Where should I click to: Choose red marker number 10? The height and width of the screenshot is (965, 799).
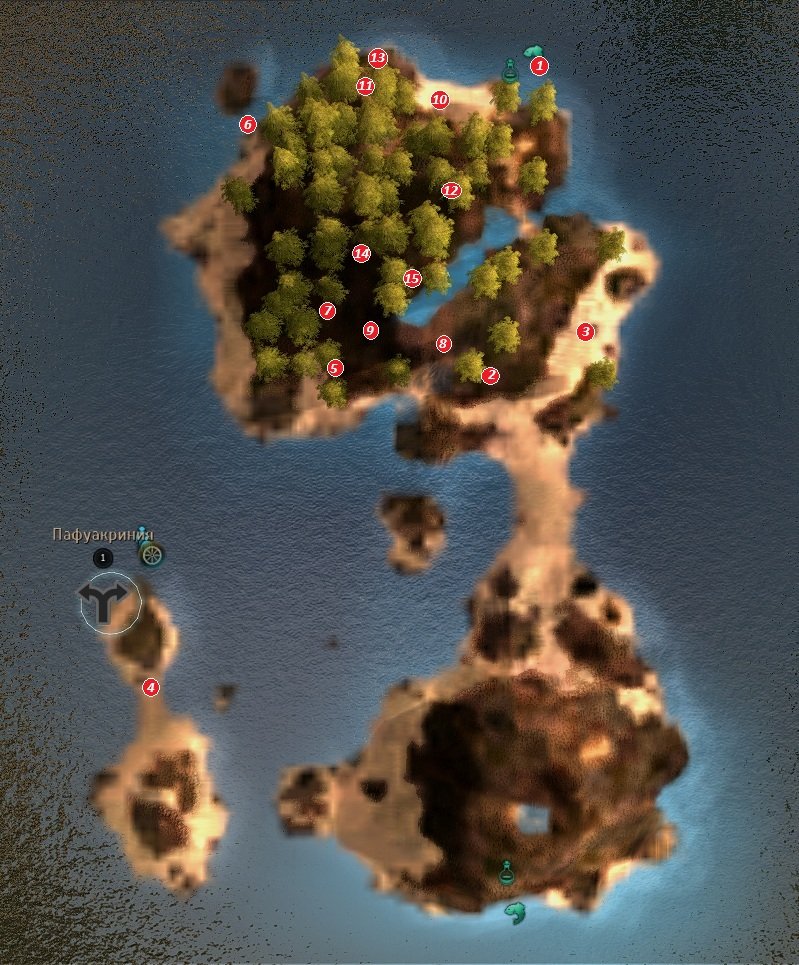pyautogui.click(x=439, y=99)
